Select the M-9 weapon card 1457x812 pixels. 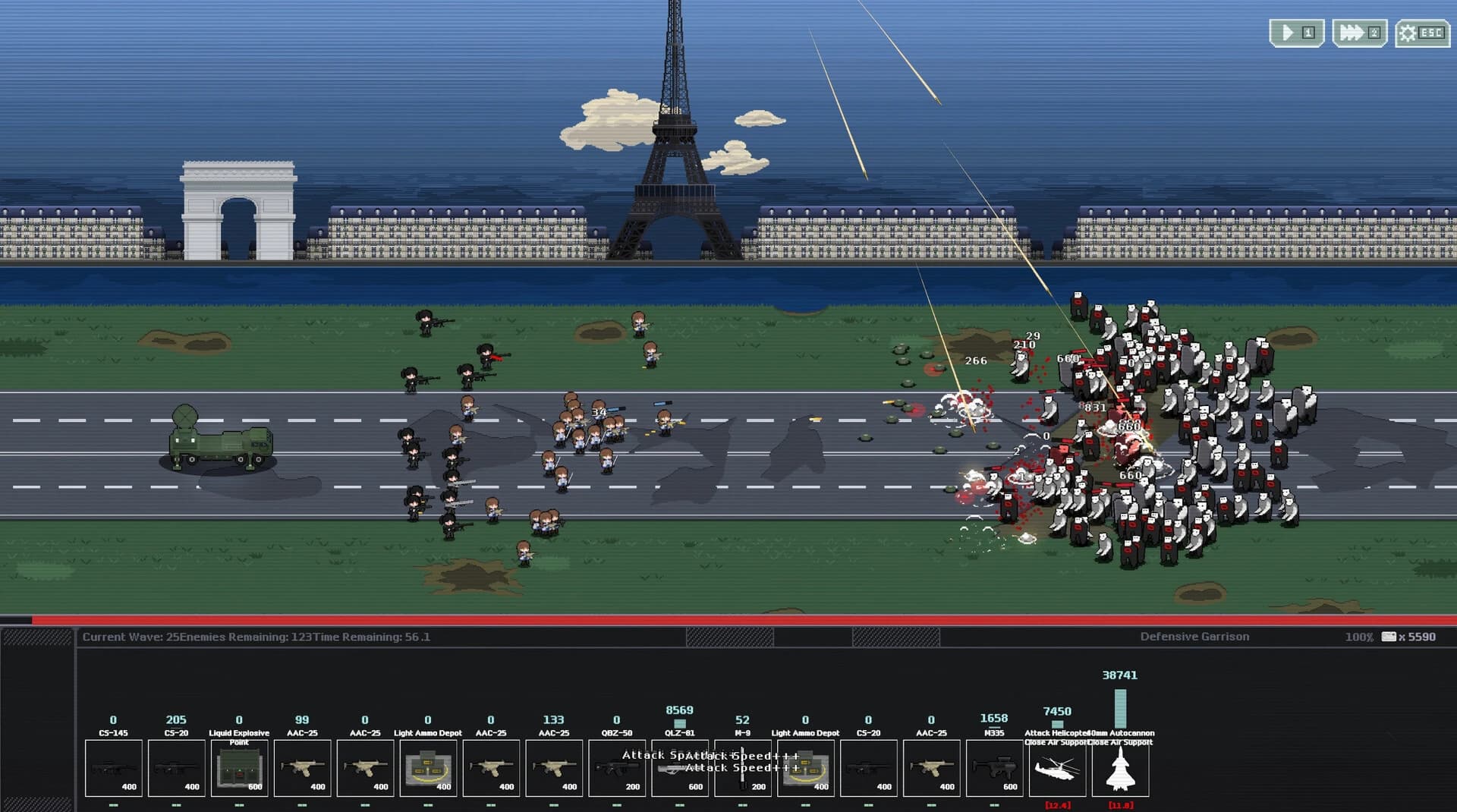[x=743, y=768]
